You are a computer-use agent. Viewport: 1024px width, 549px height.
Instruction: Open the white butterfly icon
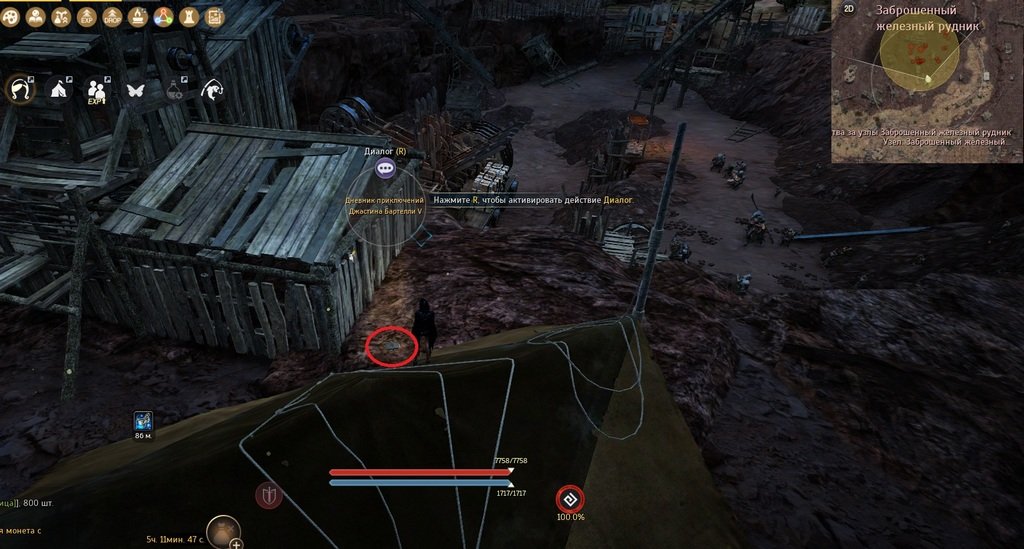click(x=135, y=90)
